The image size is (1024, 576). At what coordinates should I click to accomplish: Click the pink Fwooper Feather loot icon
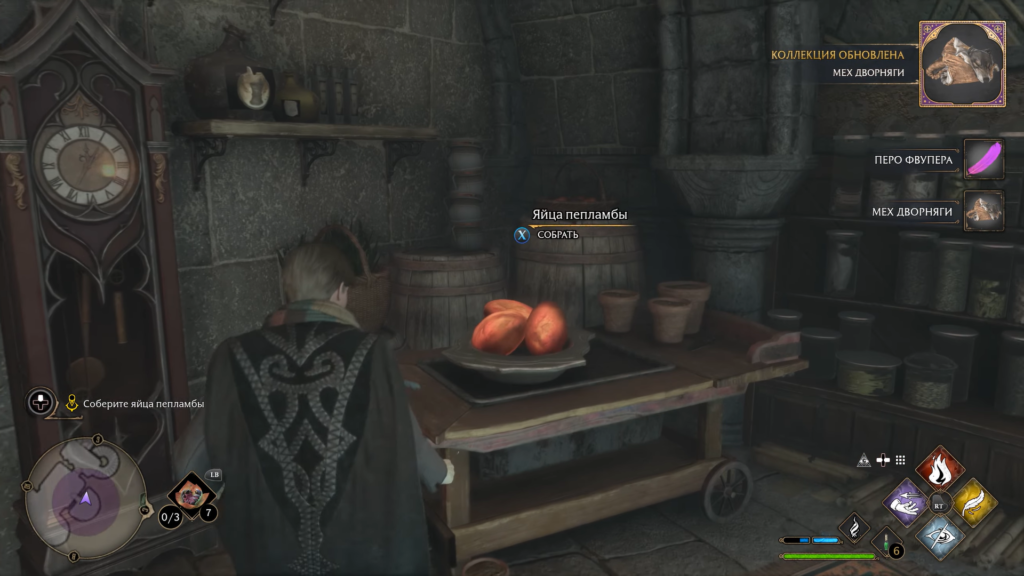(x=984, y=159)
